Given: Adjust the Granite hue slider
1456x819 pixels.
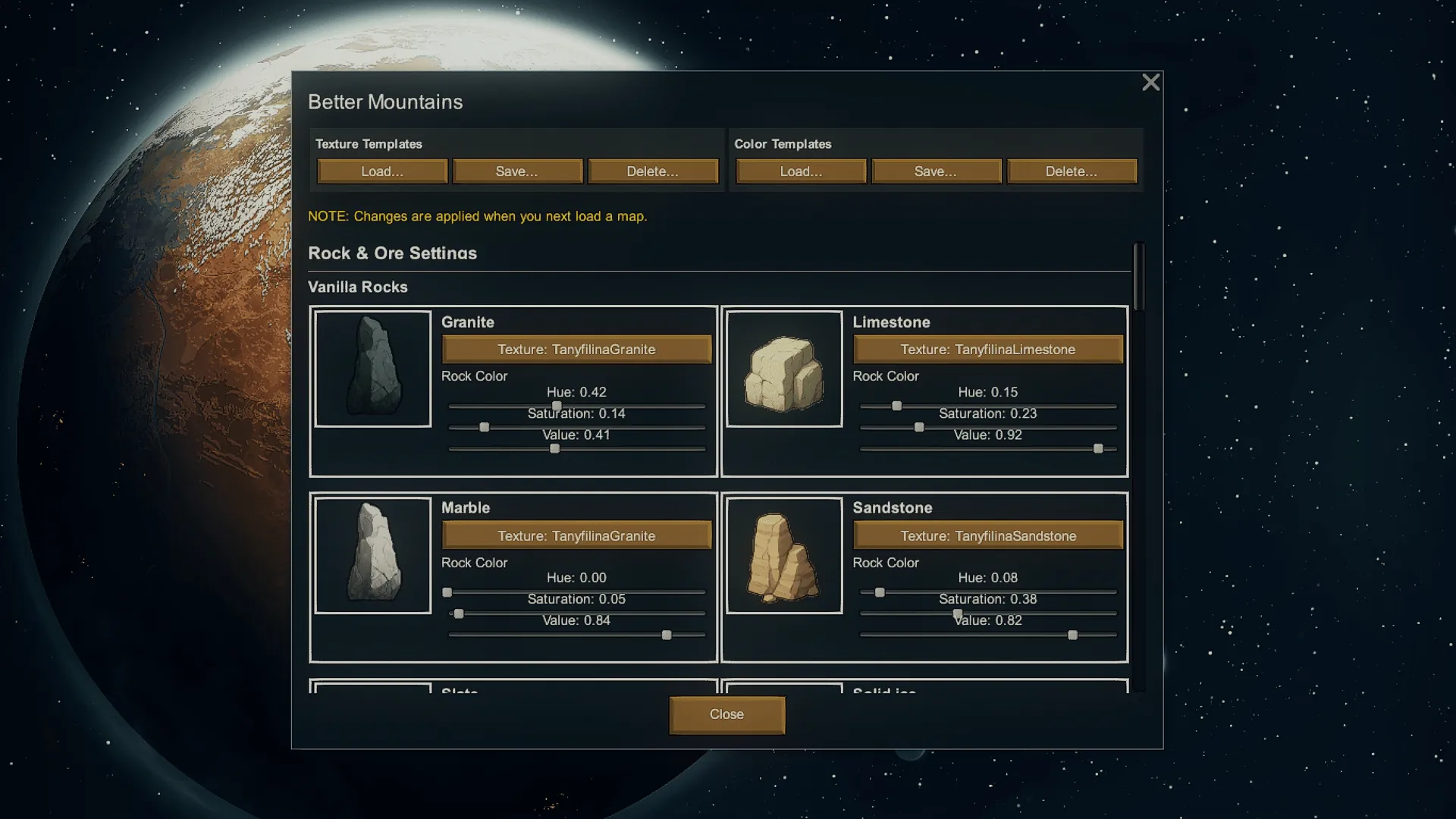Looking at the screenshot, I should 557,406.
